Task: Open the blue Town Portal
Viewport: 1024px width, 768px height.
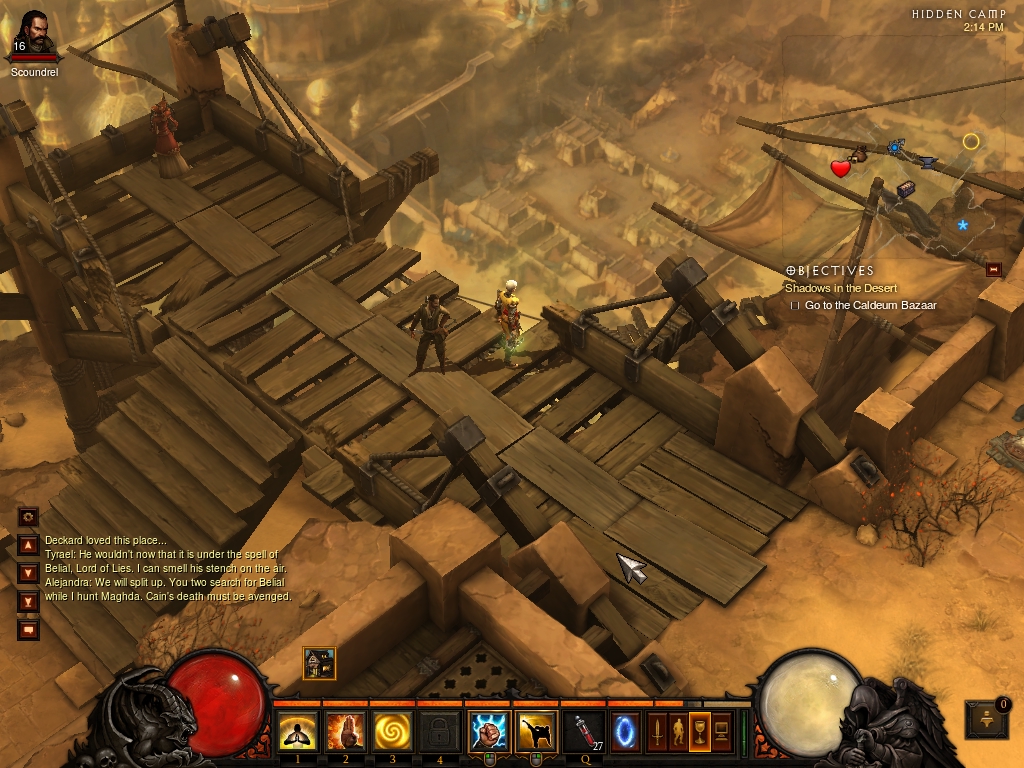Action: (625, 732)
